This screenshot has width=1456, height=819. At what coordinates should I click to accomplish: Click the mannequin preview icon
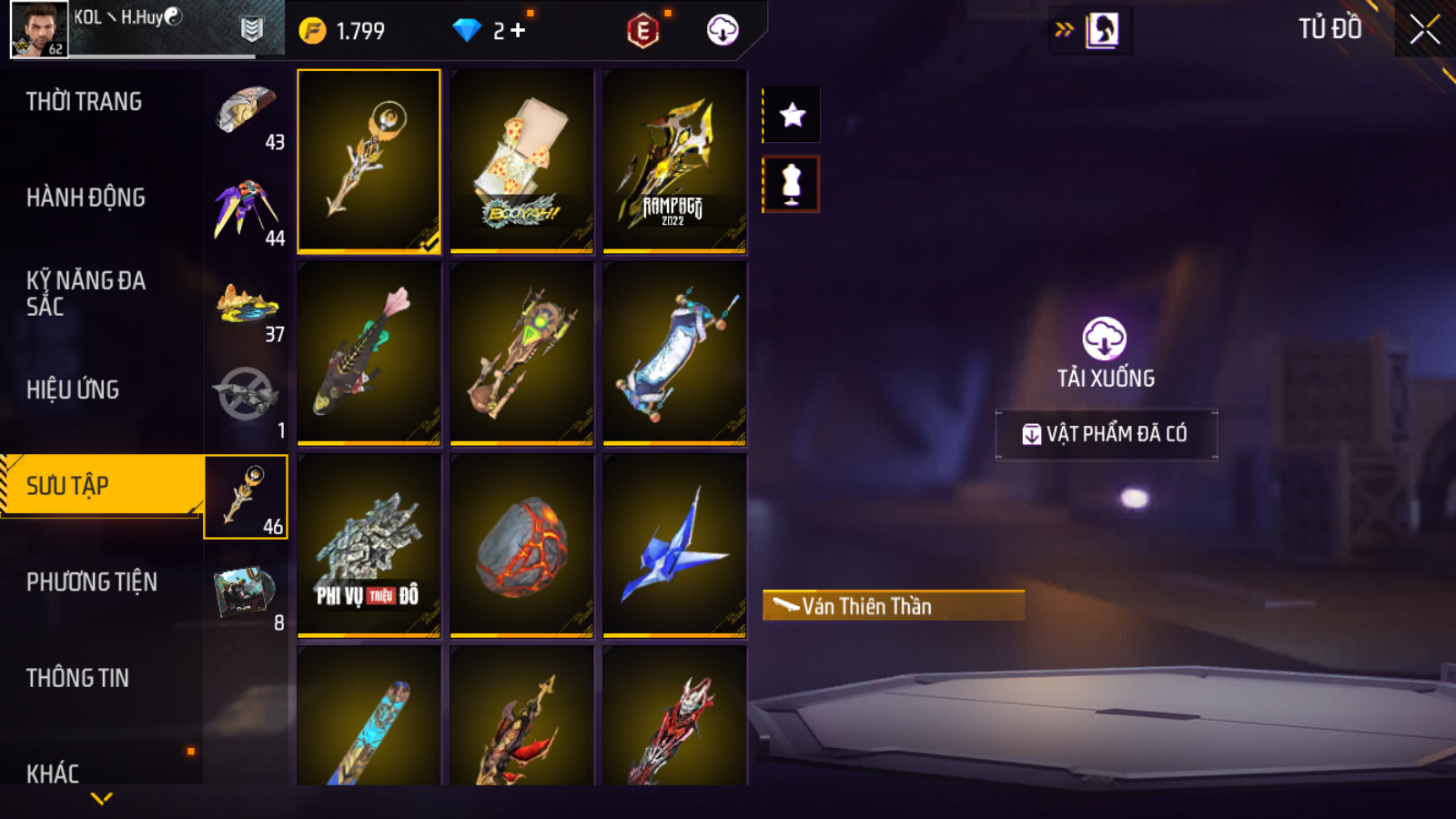pyautogui.click(x=792, y=184)
